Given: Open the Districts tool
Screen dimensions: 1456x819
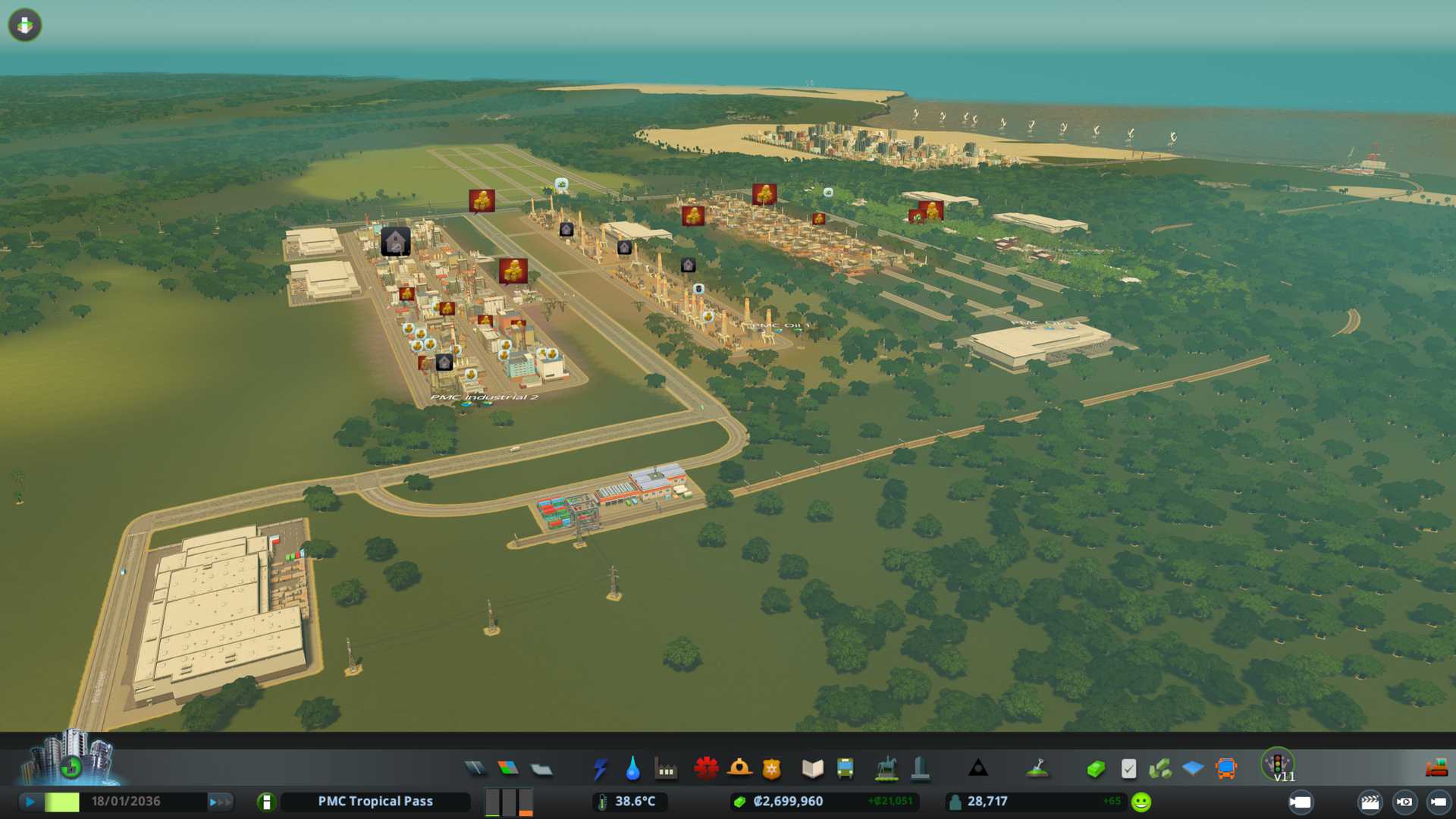Looking at the screenshot, I should 541,770.
